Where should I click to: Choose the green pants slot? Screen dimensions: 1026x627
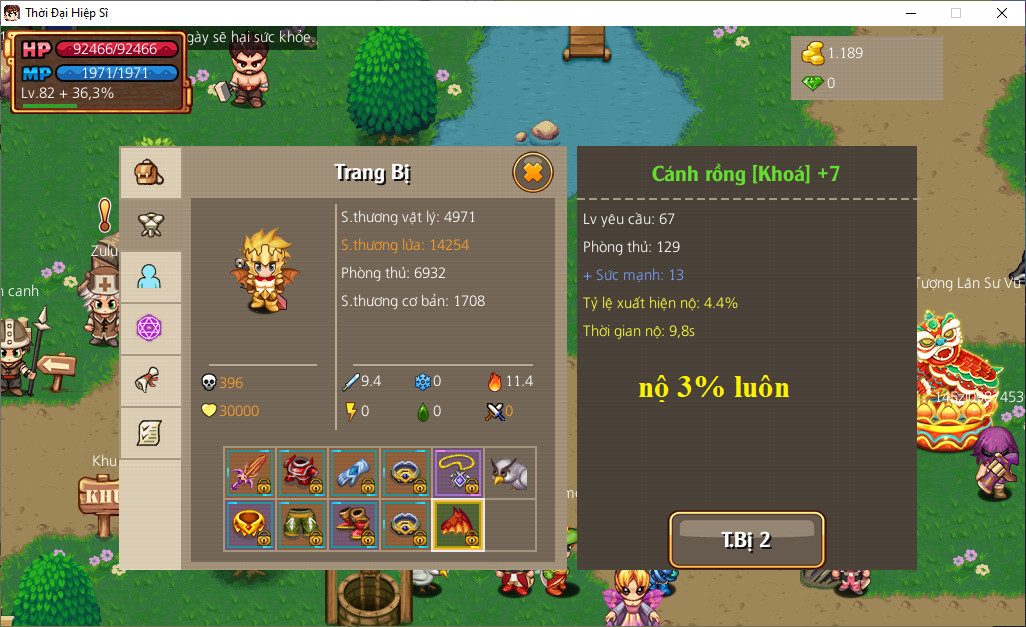tap(302, 525)
